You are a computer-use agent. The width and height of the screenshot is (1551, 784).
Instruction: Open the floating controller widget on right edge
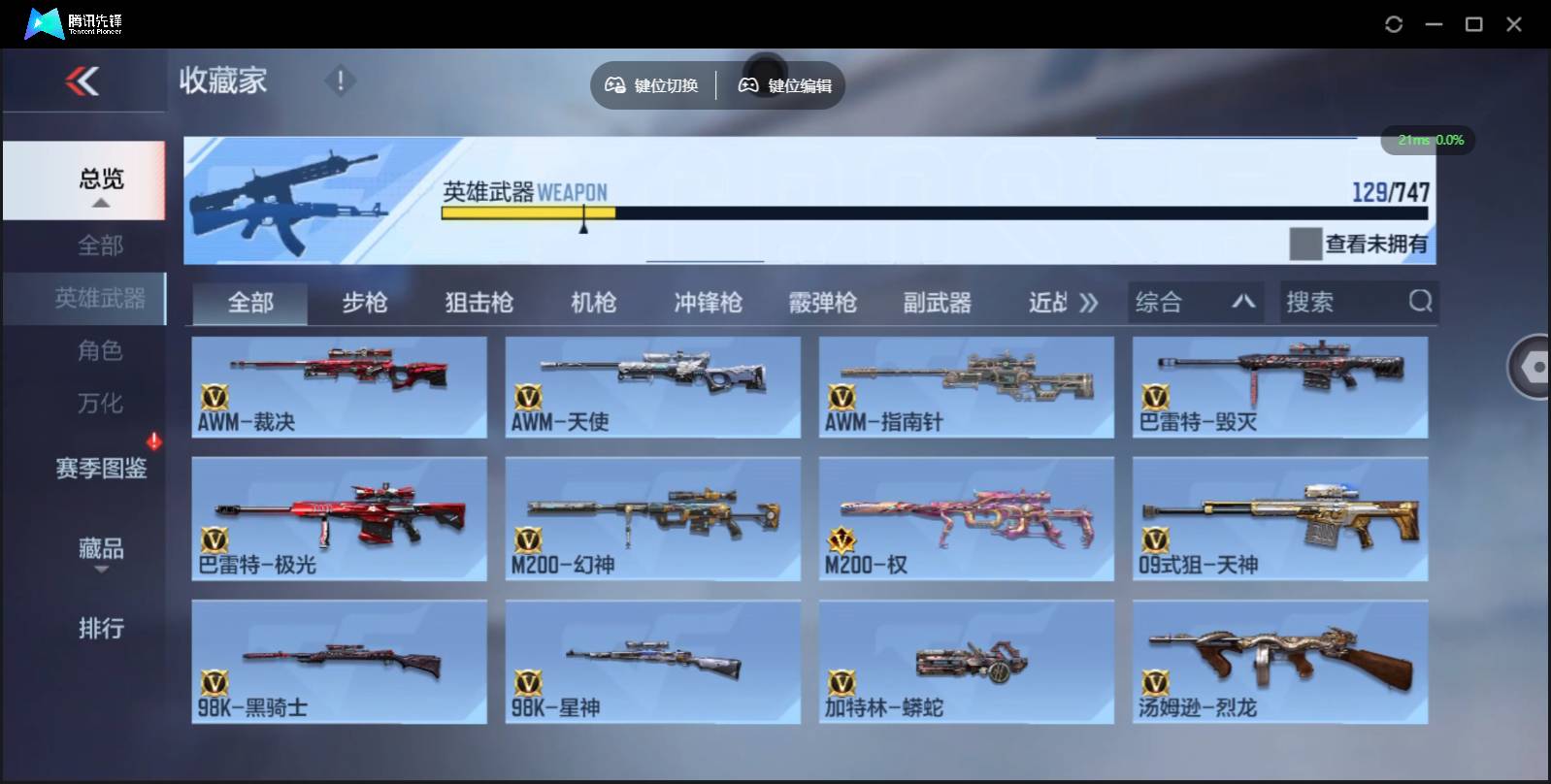tap(1532, 368)
